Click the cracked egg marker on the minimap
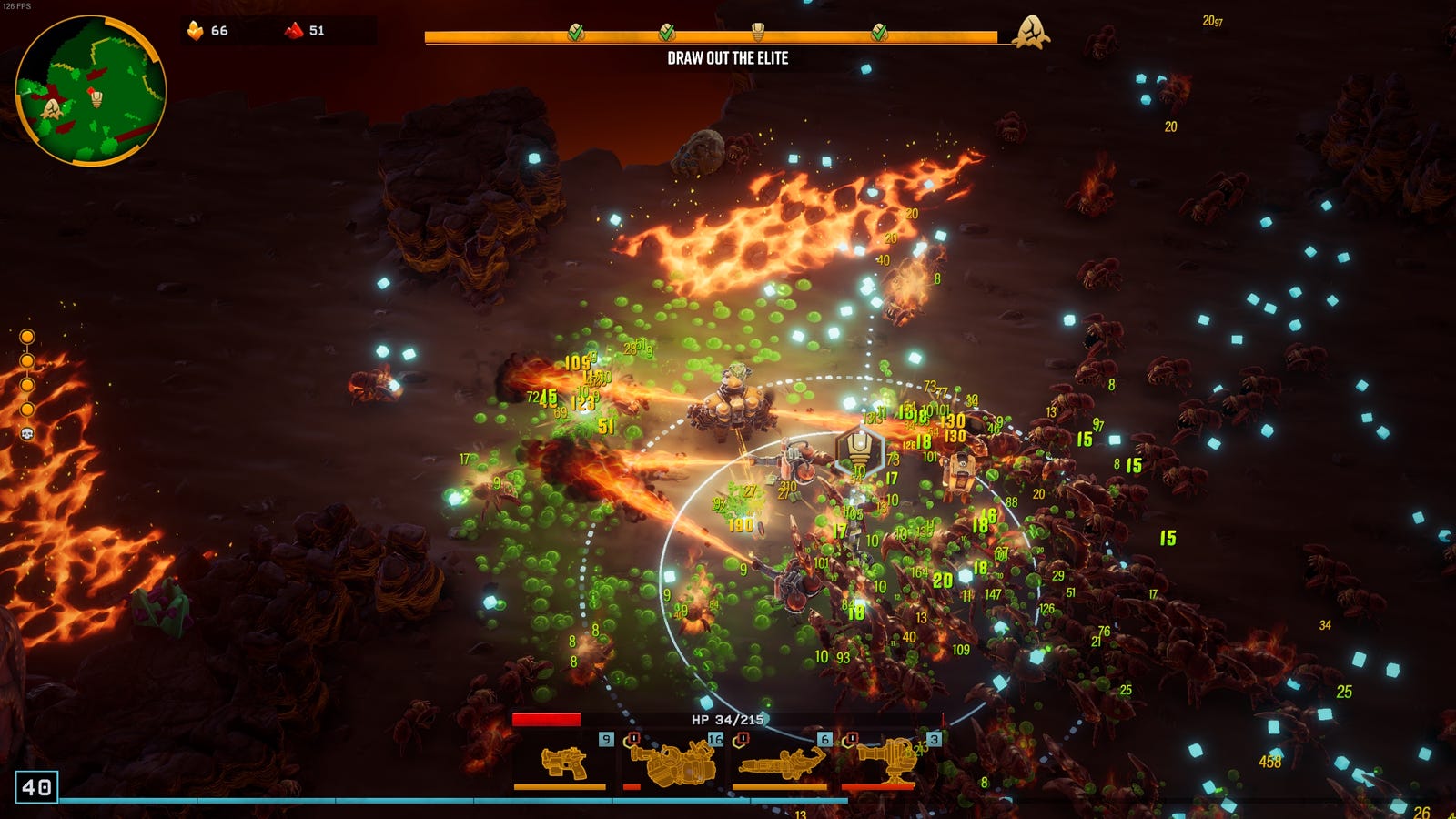 53,109
